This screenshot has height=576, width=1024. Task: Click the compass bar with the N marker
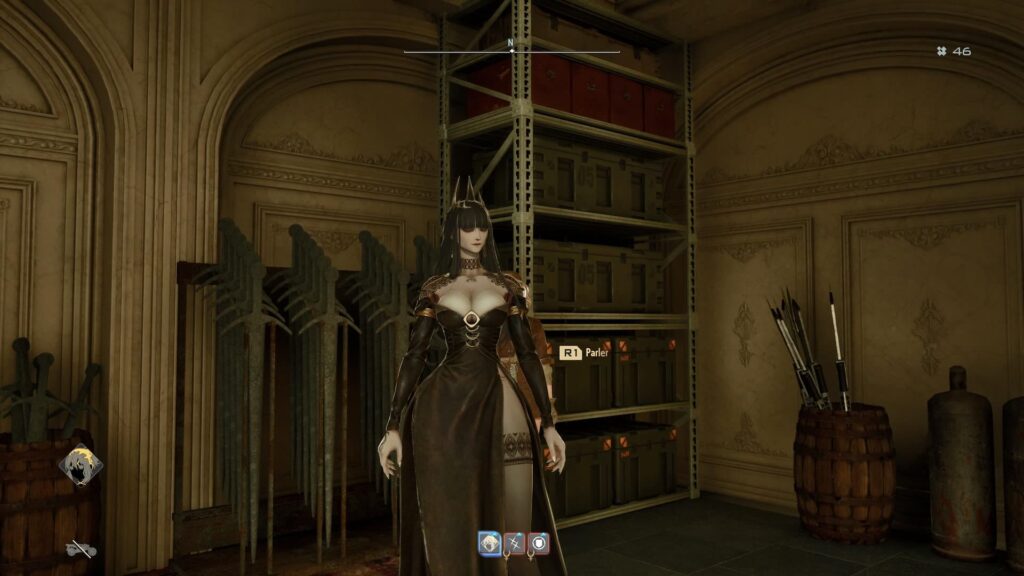(x=511, y=47)
